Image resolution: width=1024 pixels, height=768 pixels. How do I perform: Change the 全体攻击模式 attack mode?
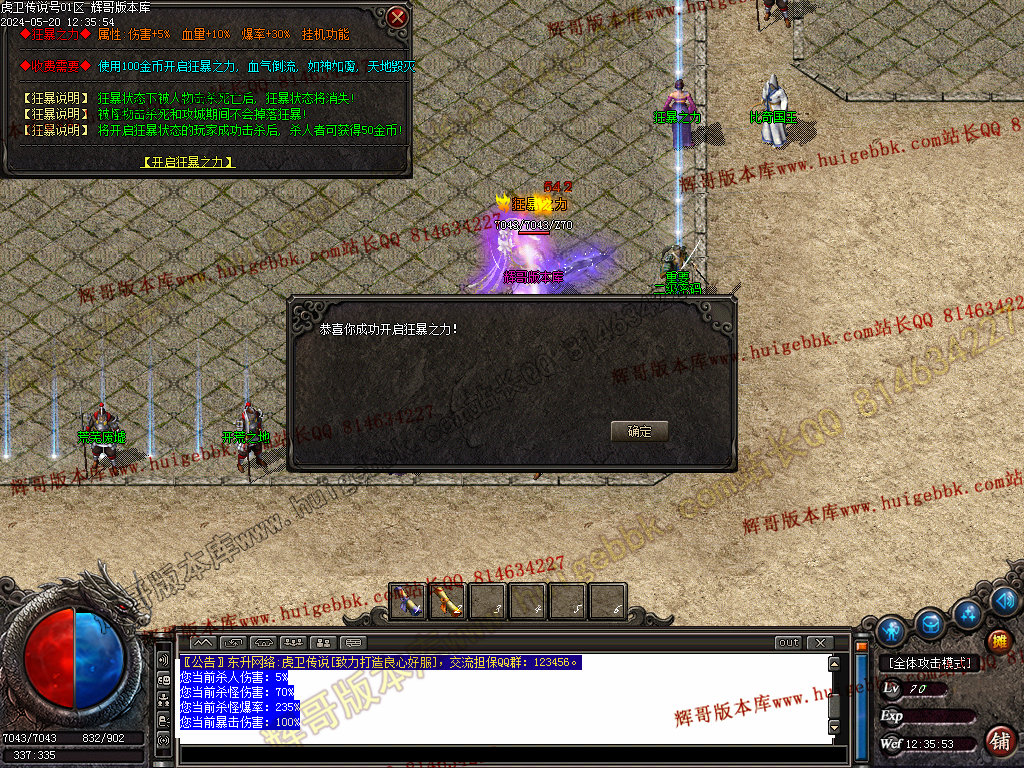930,663
